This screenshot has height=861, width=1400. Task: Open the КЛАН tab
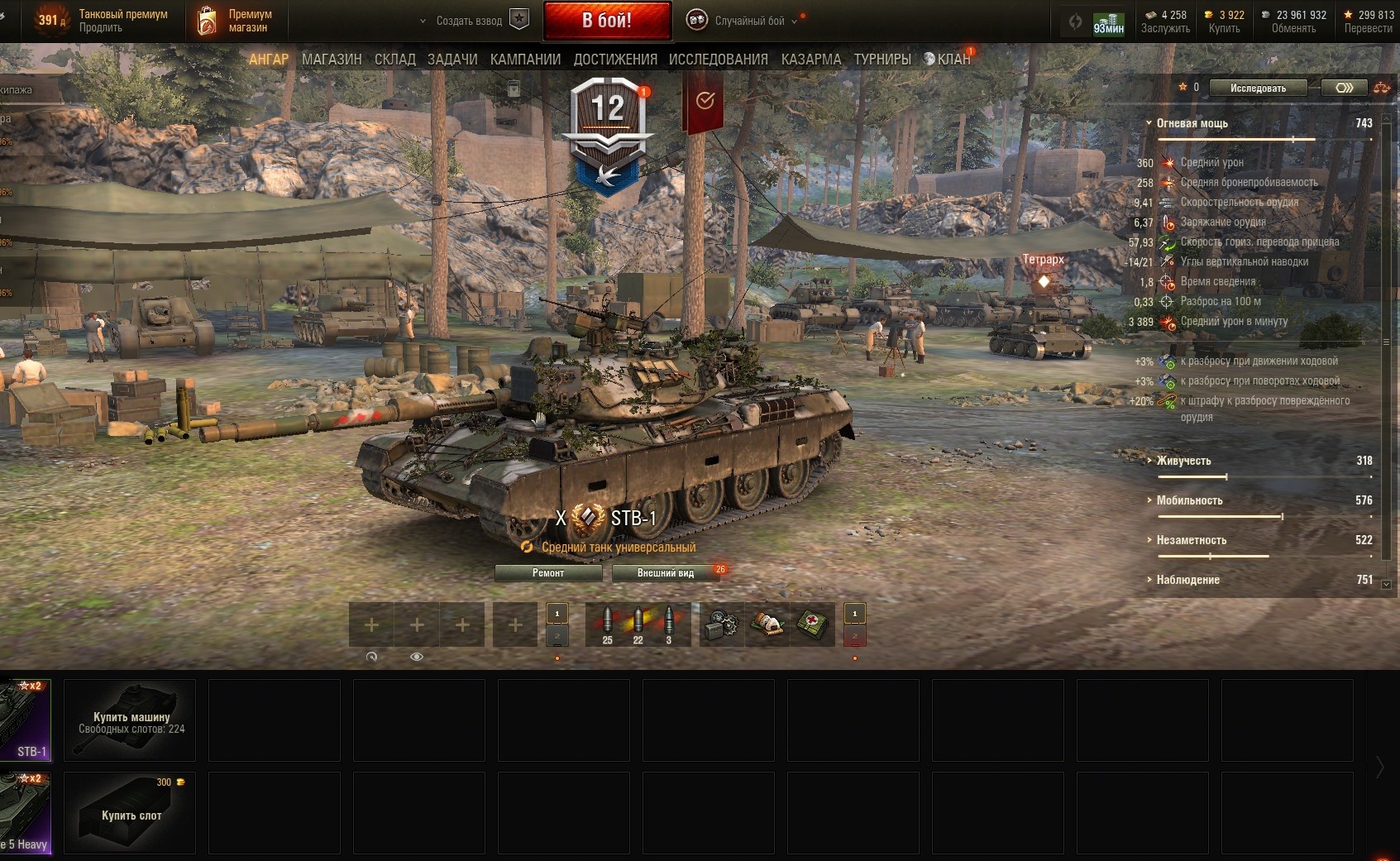click(x=953, y=60)
